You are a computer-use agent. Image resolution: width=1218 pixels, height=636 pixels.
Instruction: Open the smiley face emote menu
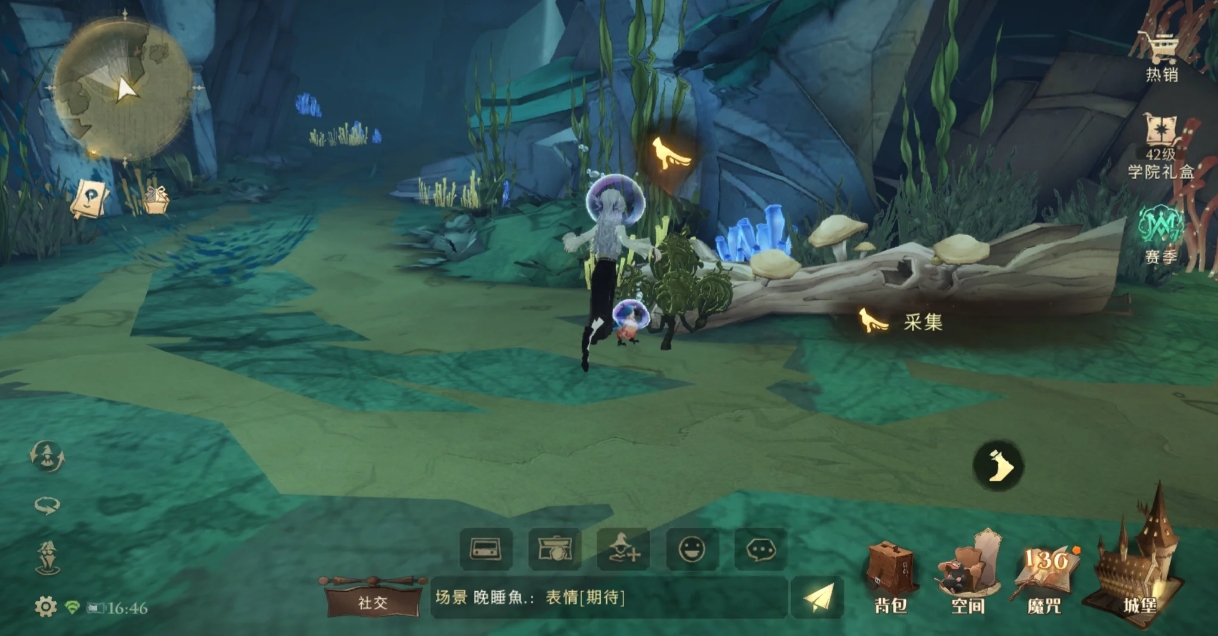pos(692,549)
